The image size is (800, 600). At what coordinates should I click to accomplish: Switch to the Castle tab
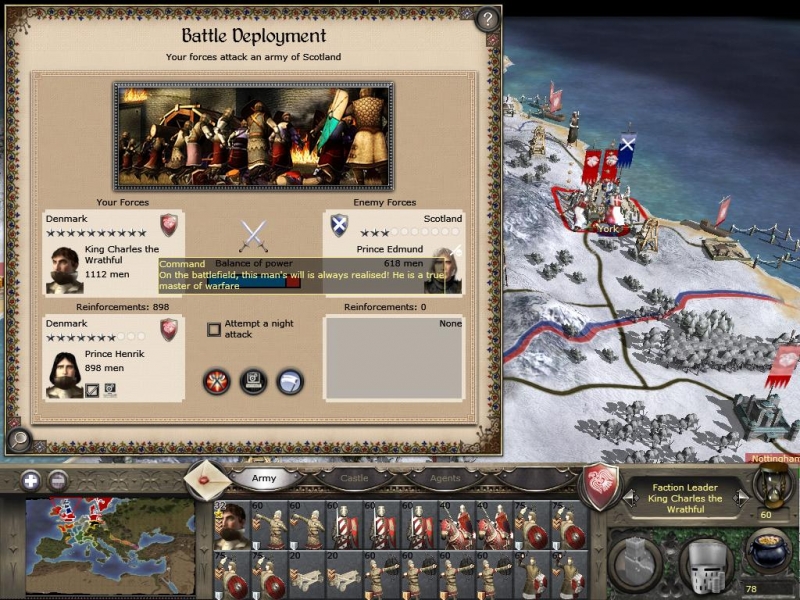354,478
